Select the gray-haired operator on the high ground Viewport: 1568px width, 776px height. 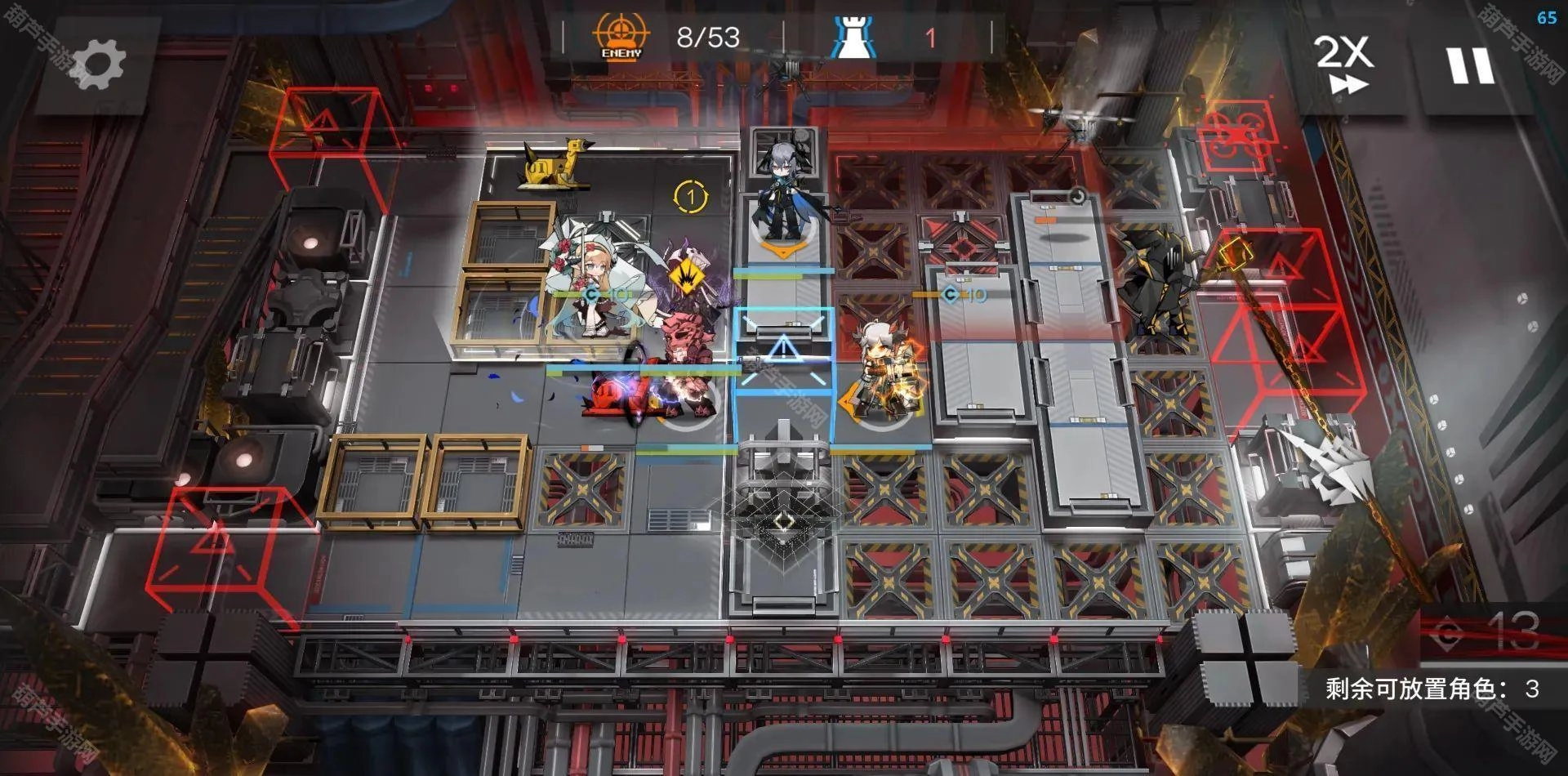(x=782, y=196)
